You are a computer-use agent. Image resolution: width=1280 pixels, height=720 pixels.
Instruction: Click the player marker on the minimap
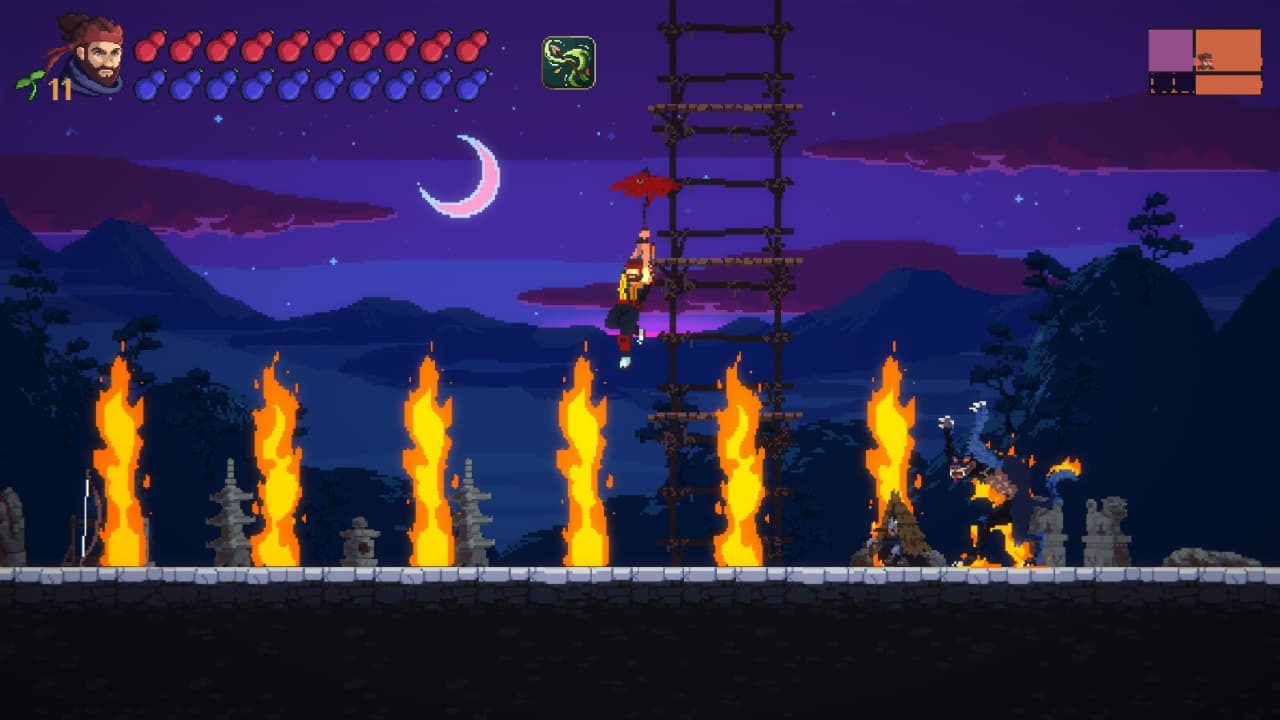point(1204,61)
